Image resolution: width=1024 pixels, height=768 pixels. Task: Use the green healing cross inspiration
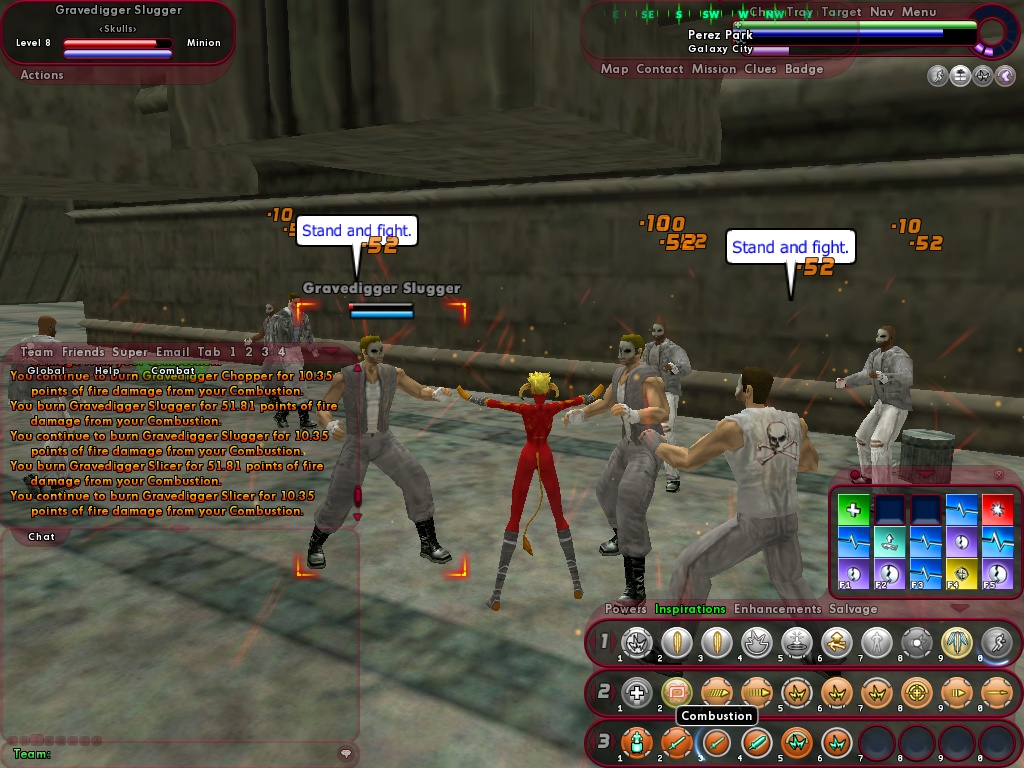[x=853, y=510]
